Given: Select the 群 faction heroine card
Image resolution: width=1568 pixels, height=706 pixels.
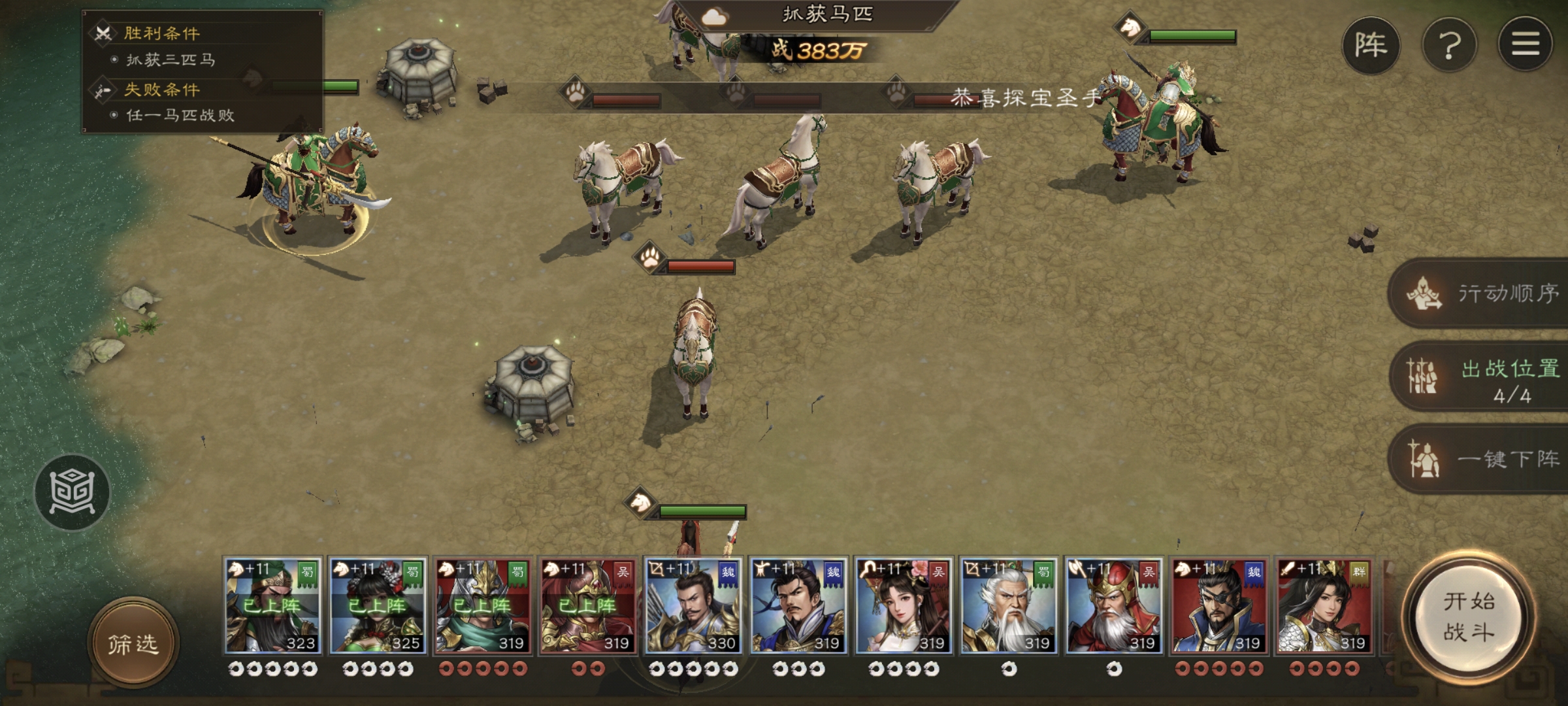Looking at the screenshot, I should [x=1324, y=606].
